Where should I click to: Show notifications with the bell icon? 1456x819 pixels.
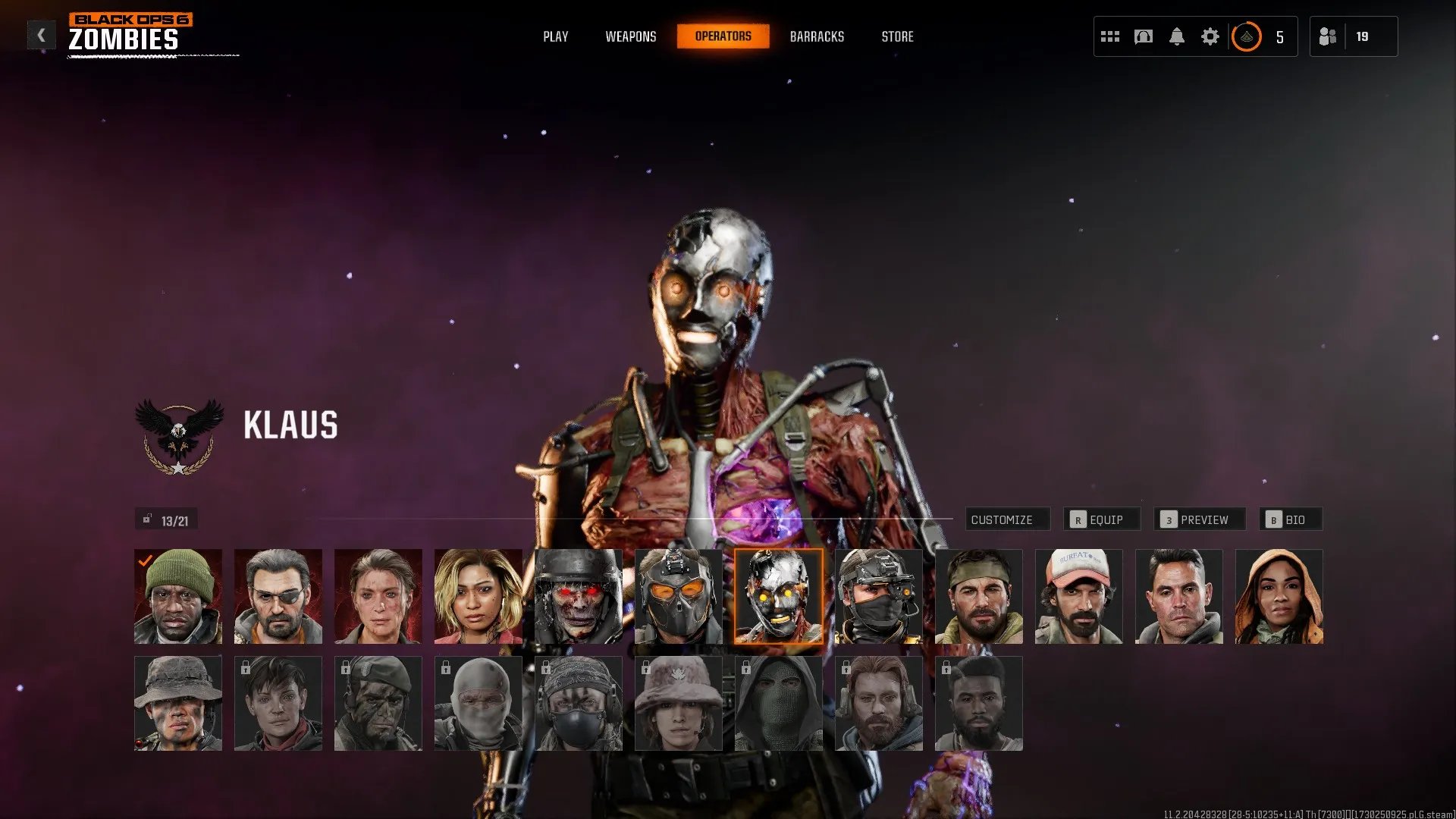[x=1176, y=36]
